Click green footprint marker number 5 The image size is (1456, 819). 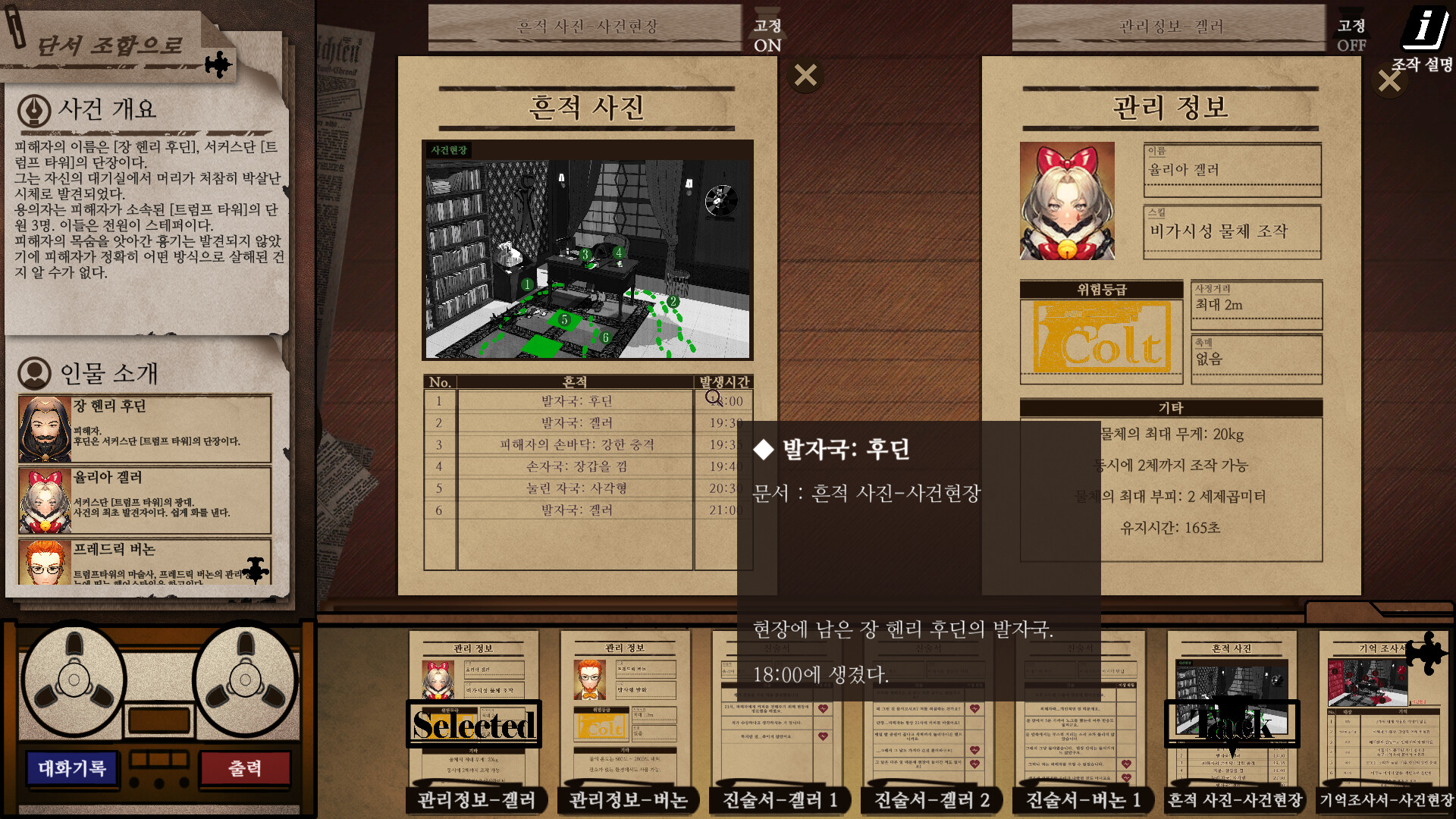(x=564, y=320)
